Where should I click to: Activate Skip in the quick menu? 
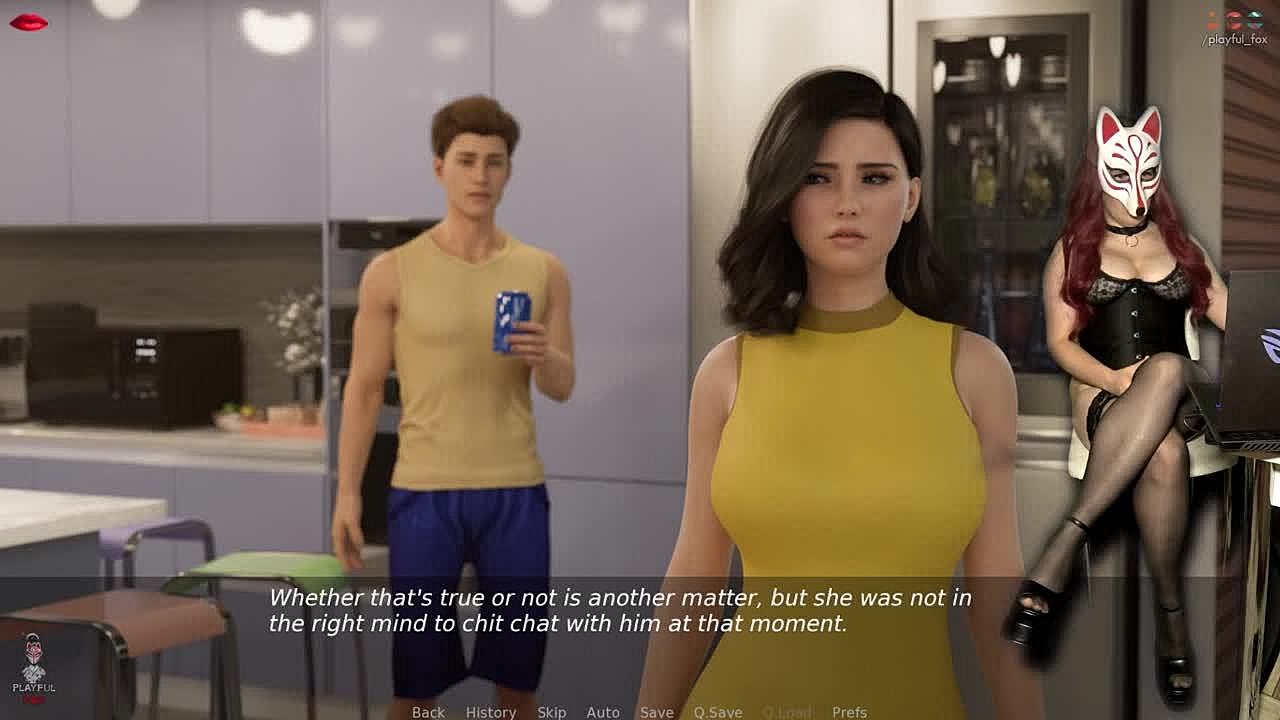click(x=551, y=712)
